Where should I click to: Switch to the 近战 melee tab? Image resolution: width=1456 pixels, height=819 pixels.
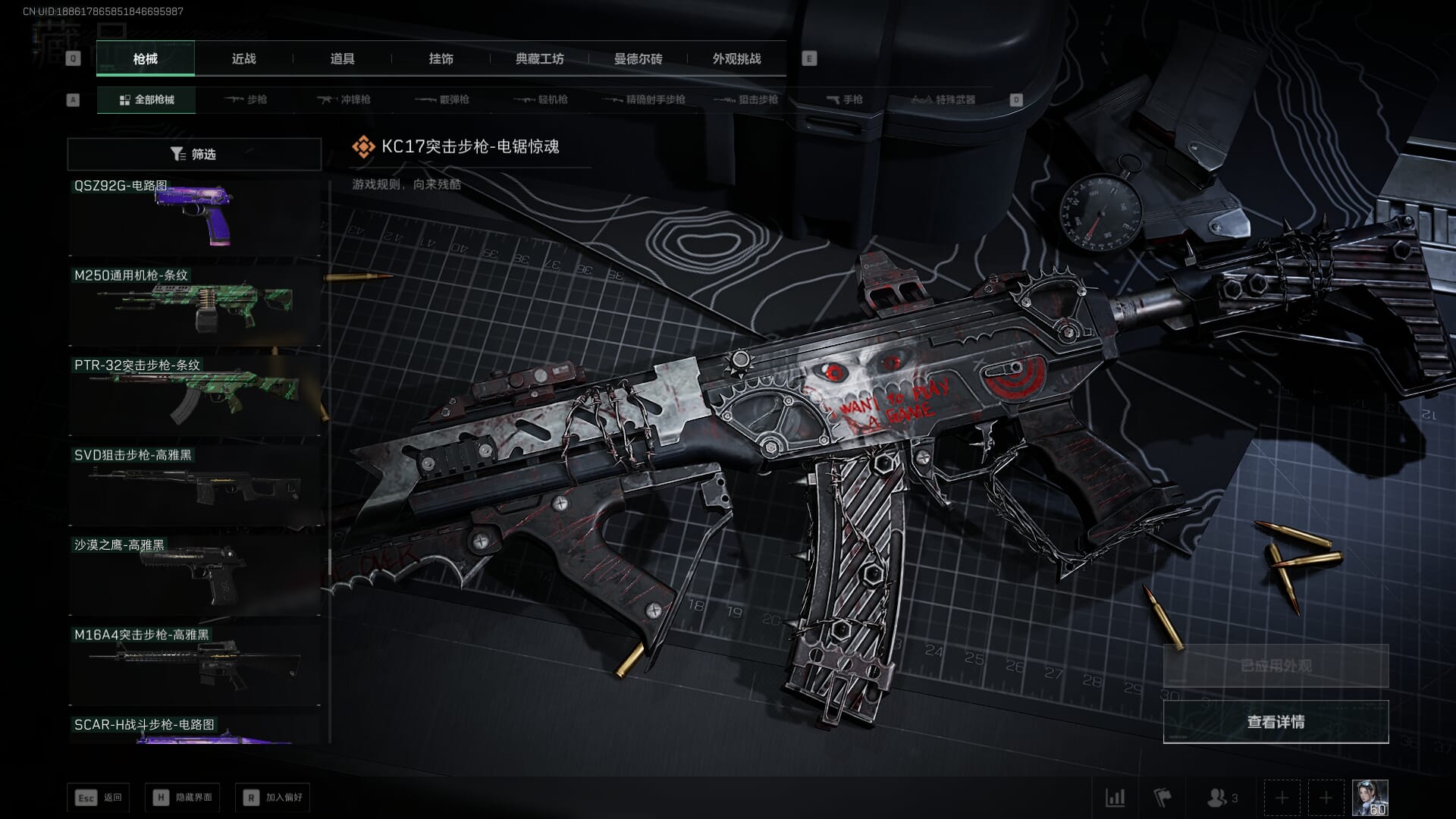click(243, 58)
